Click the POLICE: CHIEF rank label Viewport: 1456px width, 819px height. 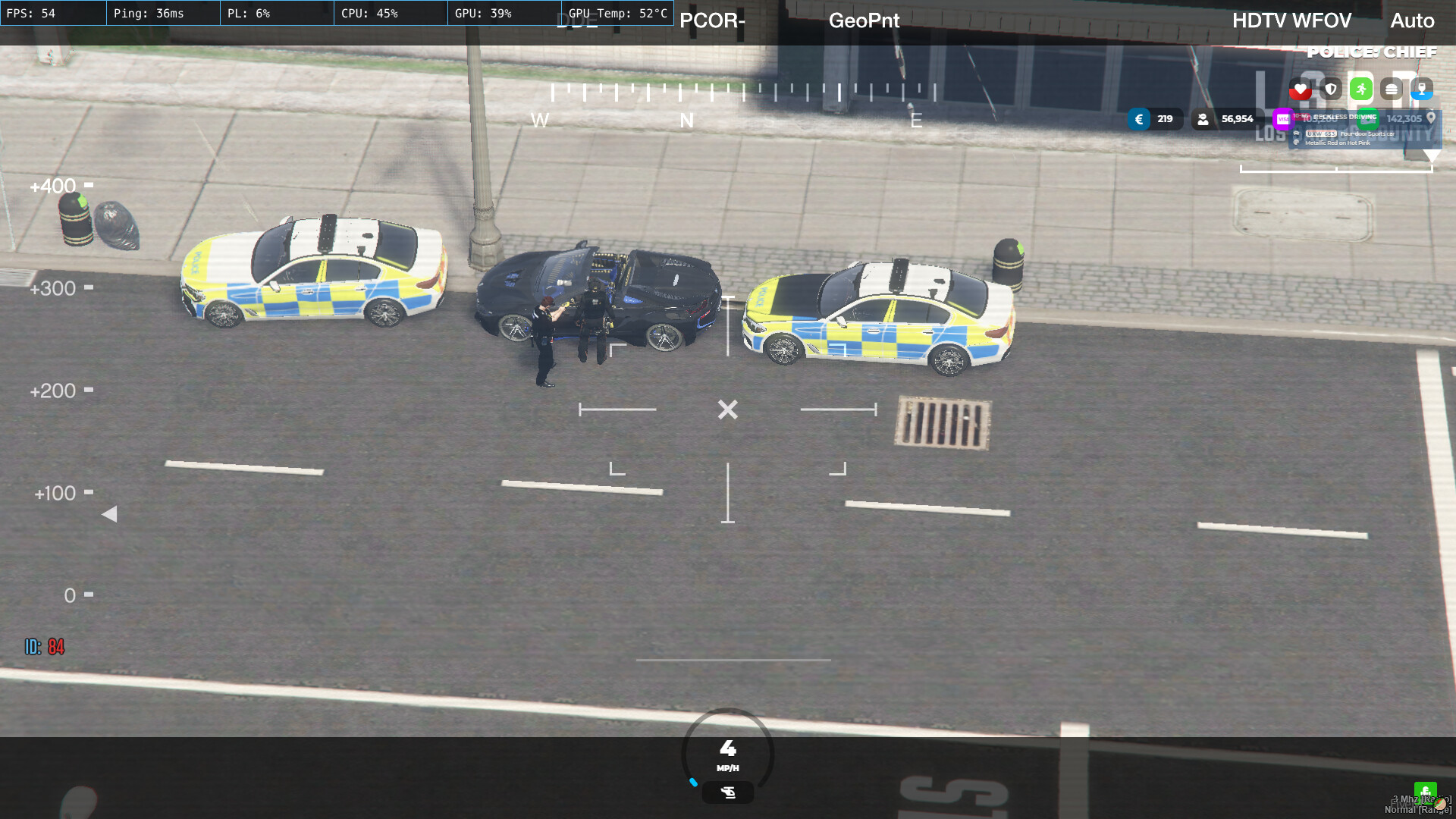[x=1371, y=52]
